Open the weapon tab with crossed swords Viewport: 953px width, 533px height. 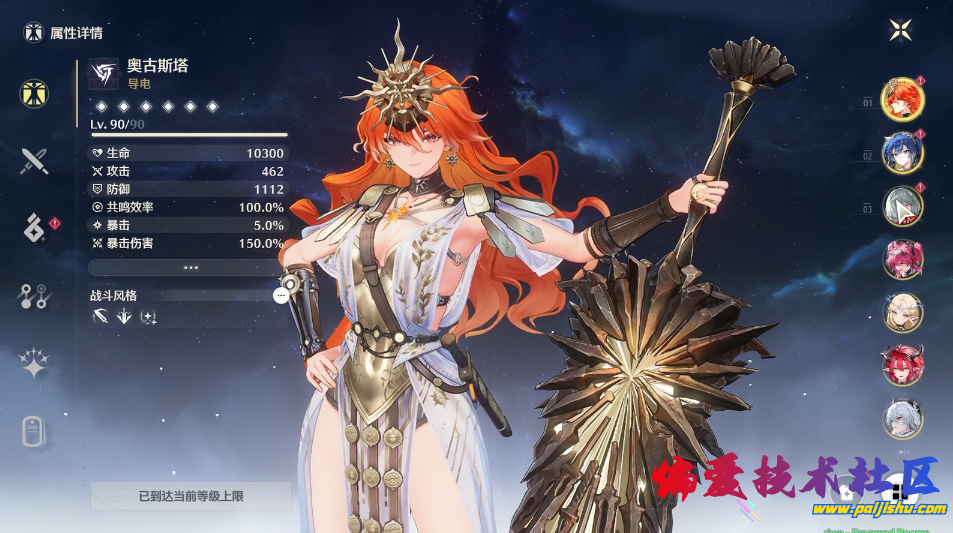pyautogui.click(x=35, y=160)
